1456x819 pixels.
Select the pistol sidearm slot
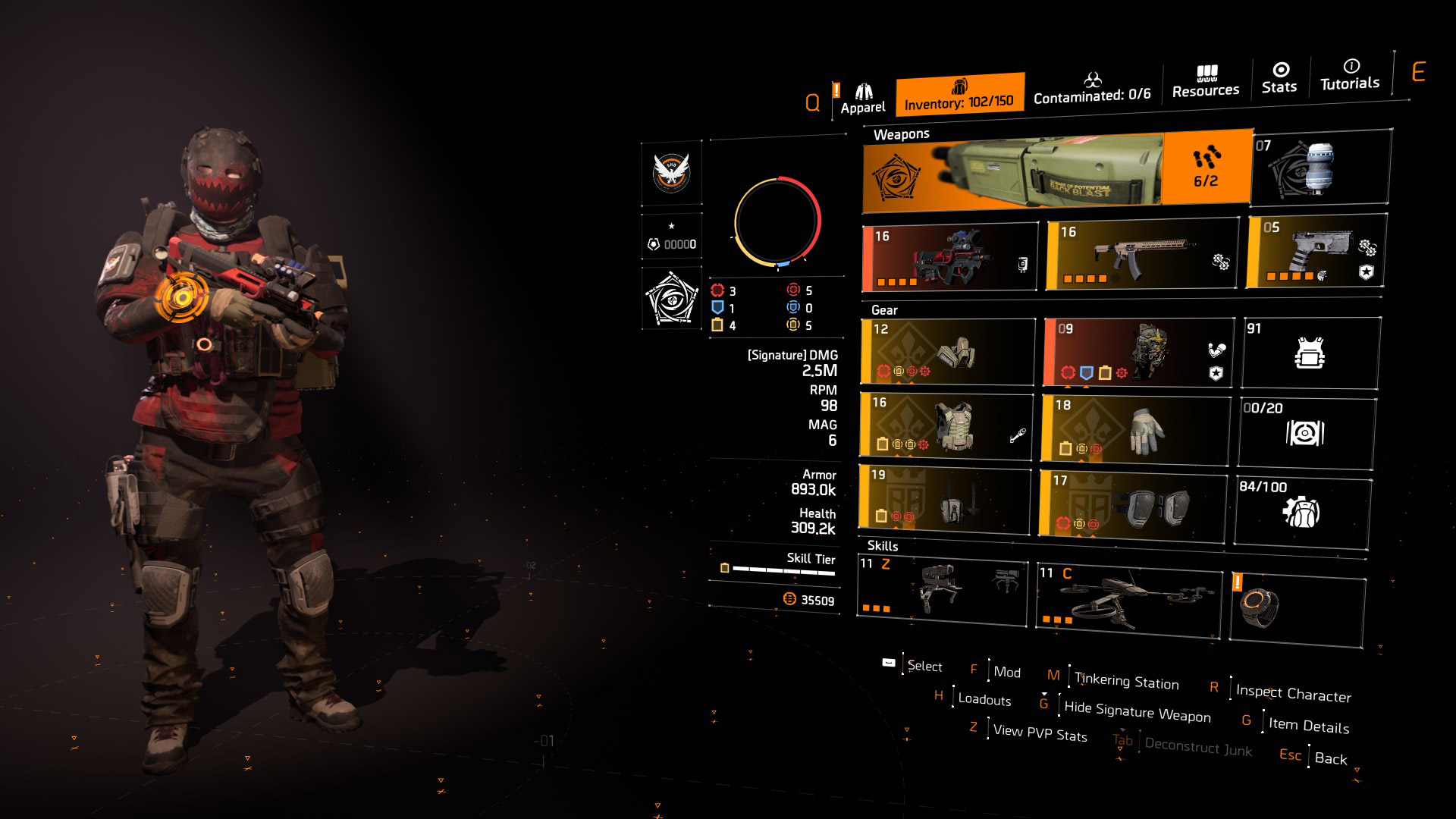click(x=1316, y=251)
